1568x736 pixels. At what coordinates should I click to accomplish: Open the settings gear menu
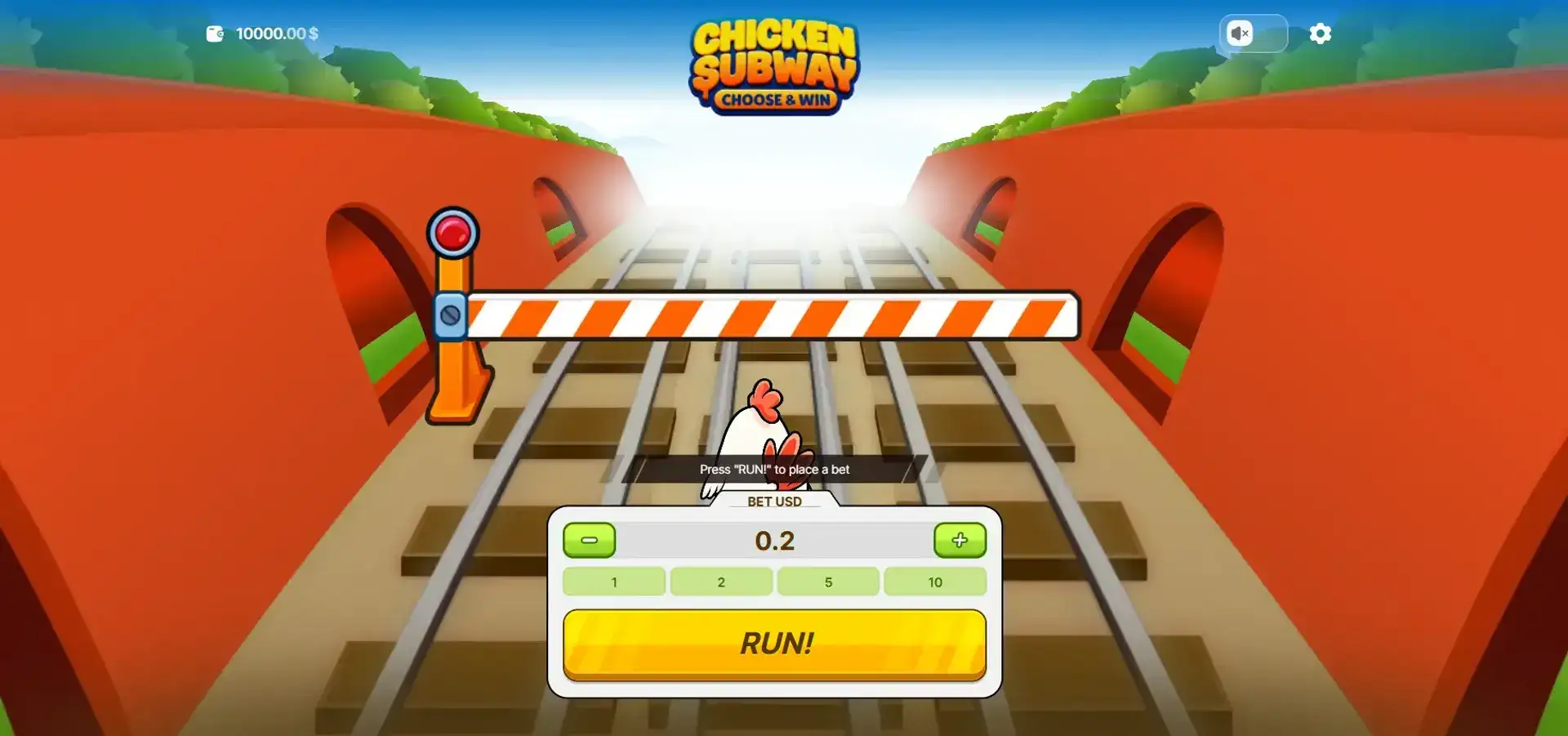pos(1321,33)
